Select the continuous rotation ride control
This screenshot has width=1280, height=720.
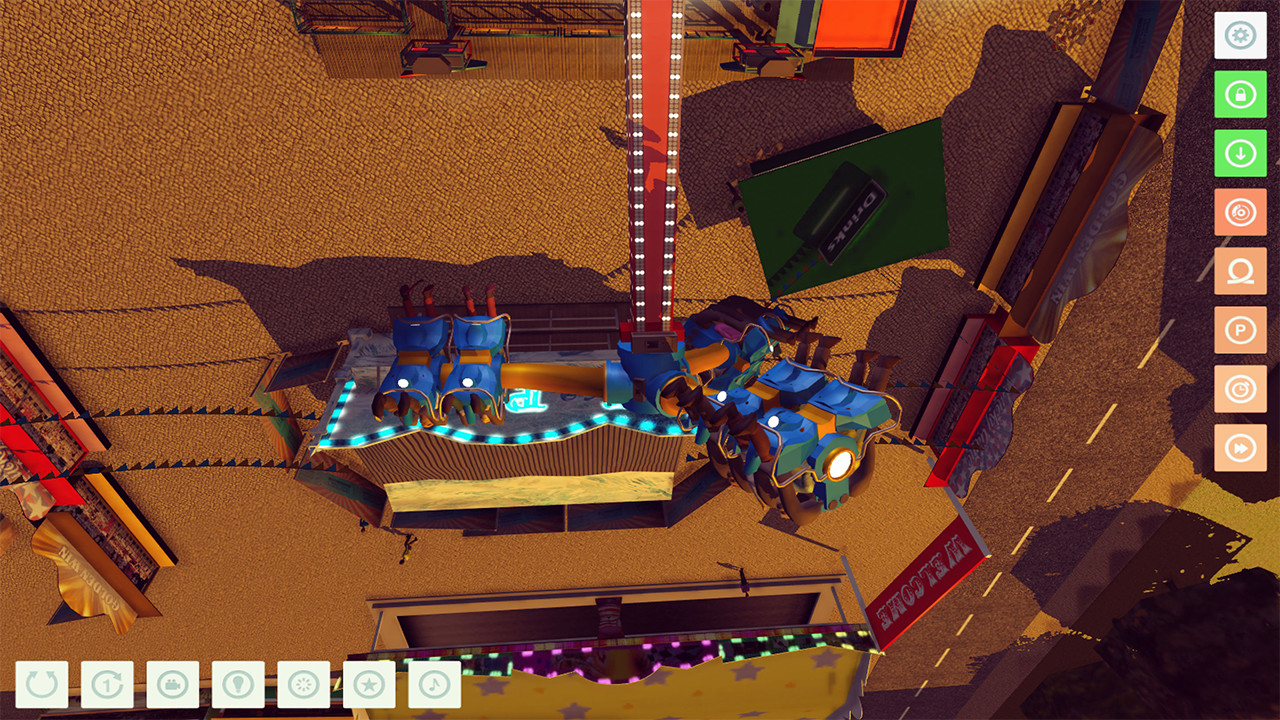click(x=40, y=685)
